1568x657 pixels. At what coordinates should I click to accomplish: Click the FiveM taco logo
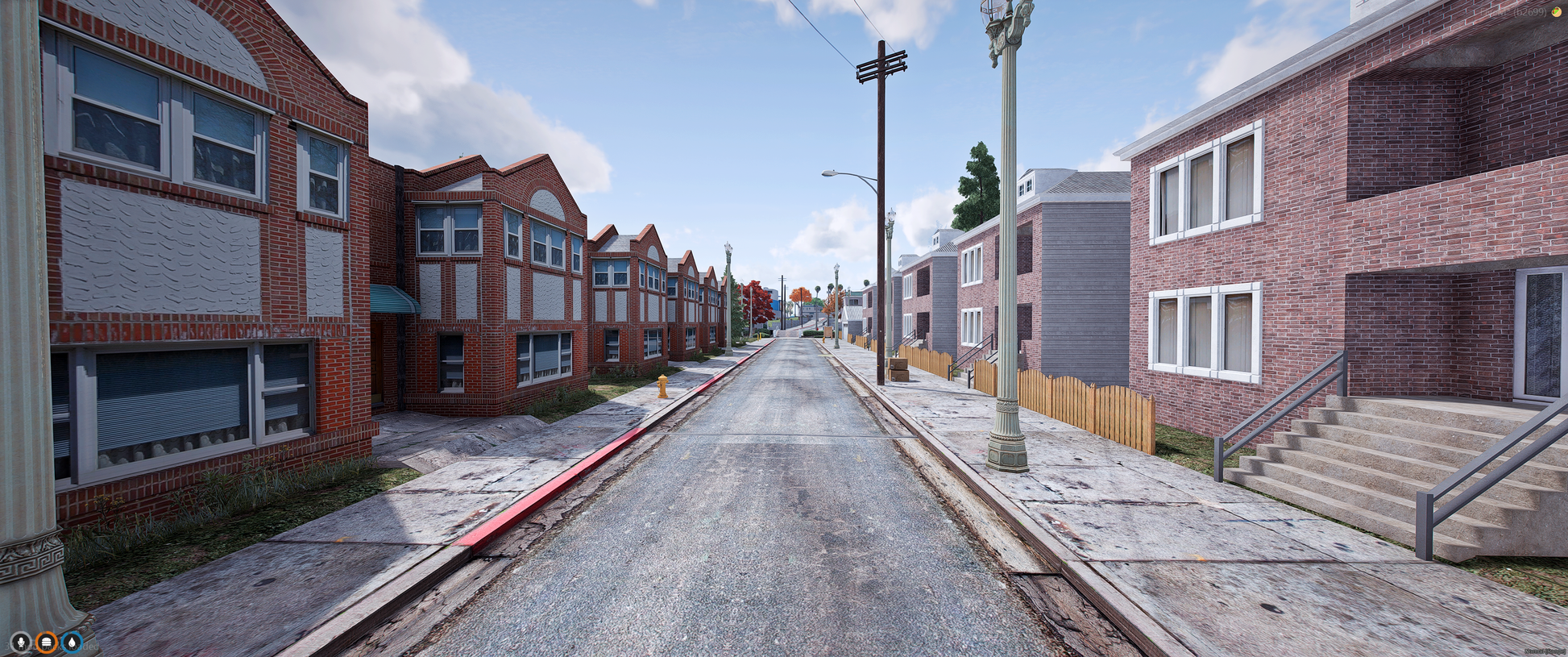(x=1556, y=12)
